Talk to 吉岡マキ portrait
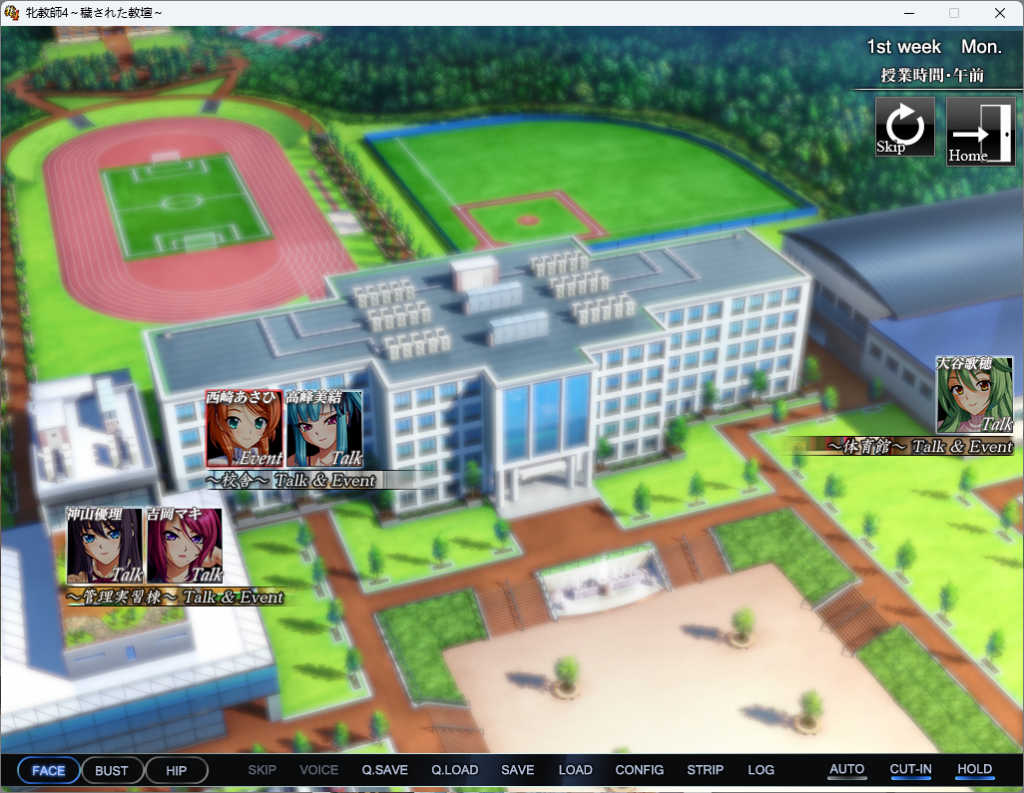 point(184,545)
